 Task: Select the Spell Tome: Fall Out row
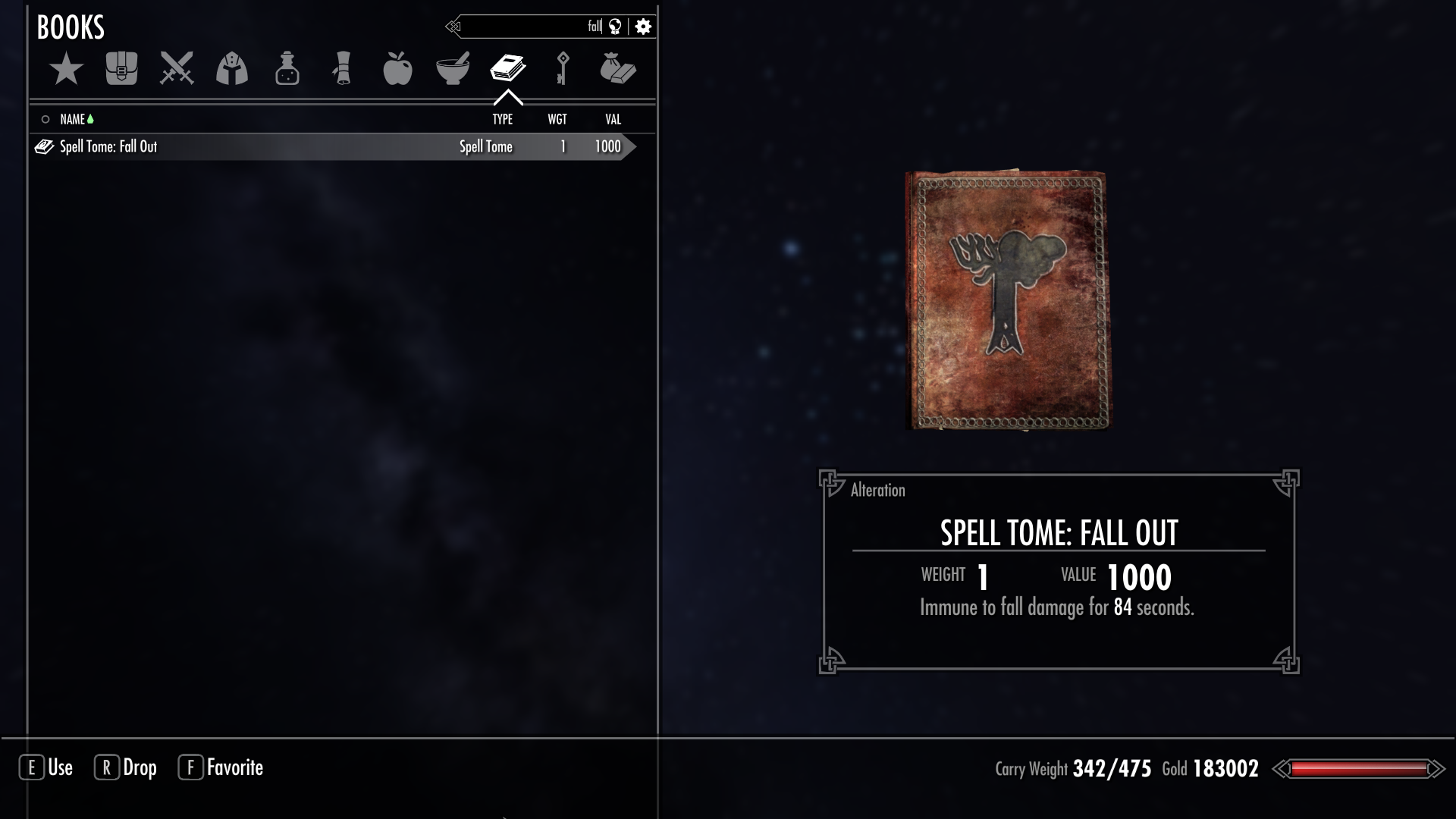pyautogui.click(x=303, y=147)
